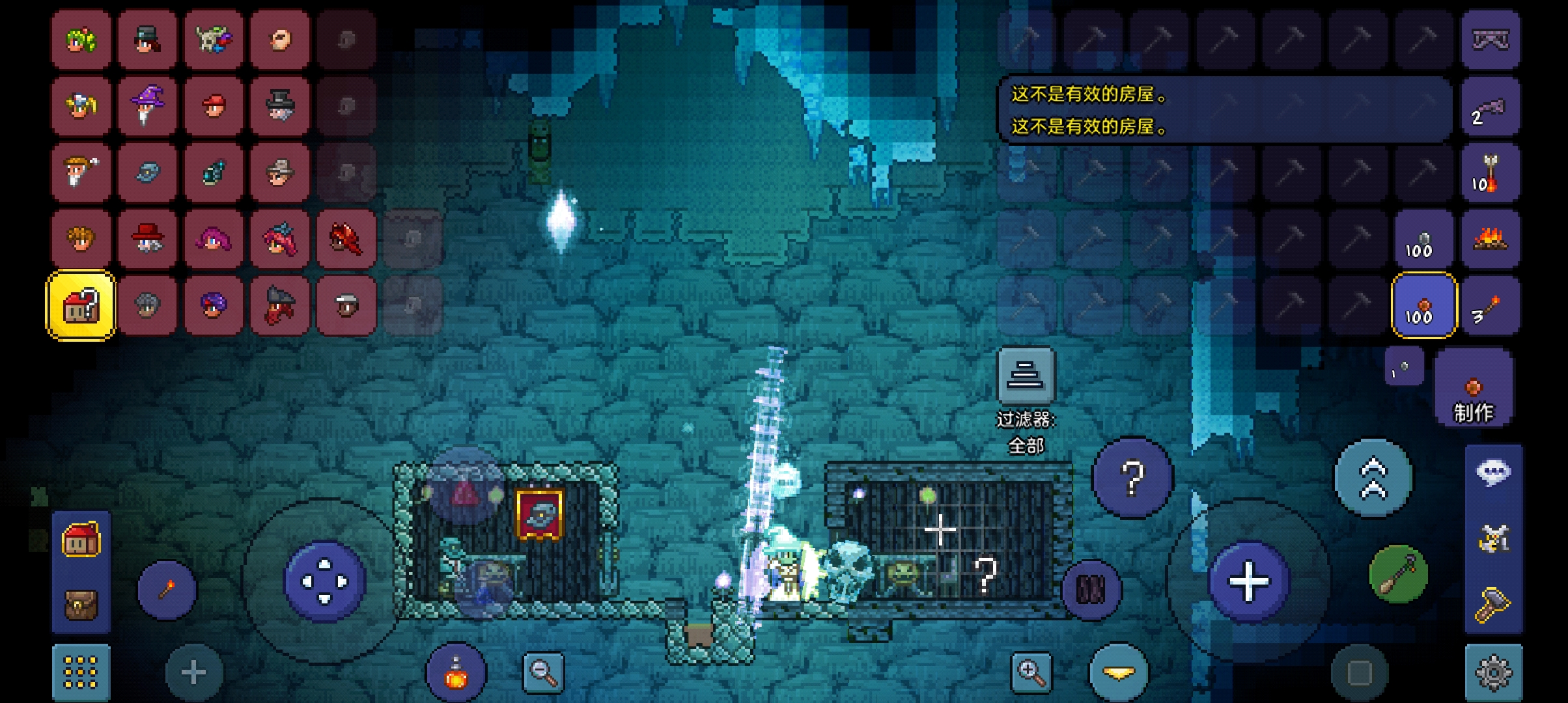Viewport: 1568px width, 703px height.
Task: Pick the skull-masked Witch Doctor head
Action: point(214,40)
